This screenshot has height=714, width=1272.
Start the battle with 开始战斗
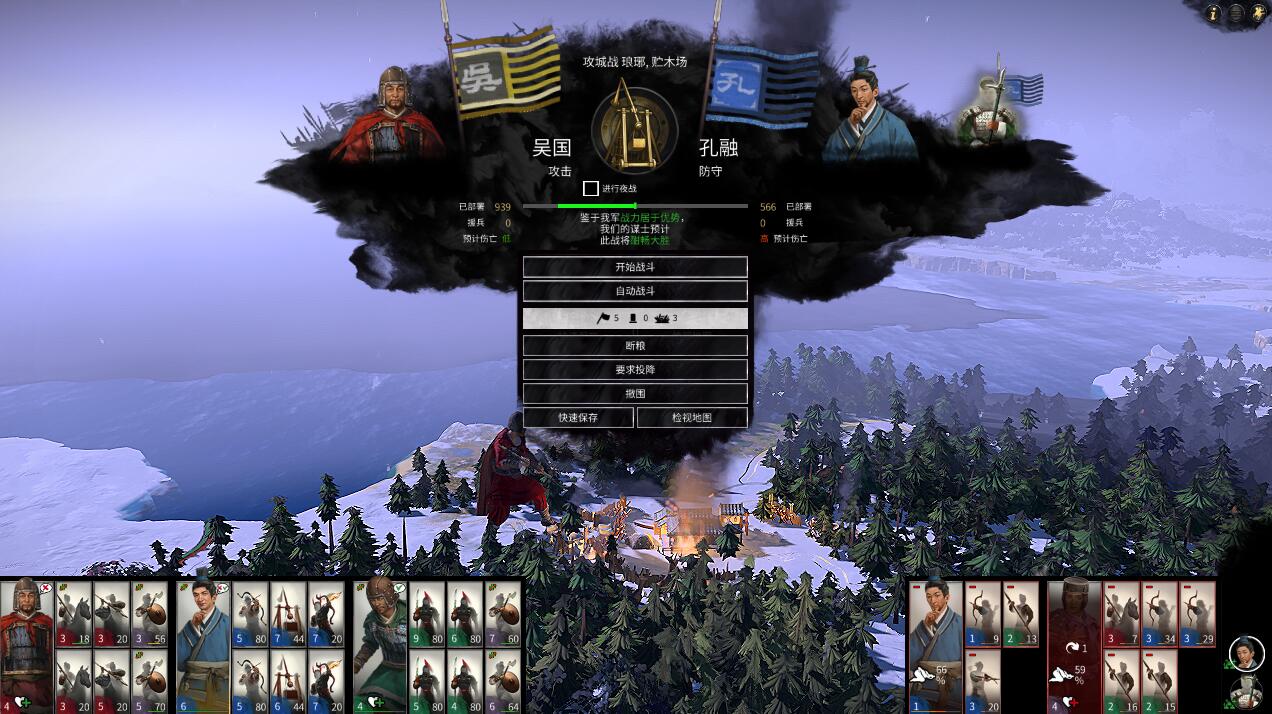pyautogui.click(x=635, y=267)
